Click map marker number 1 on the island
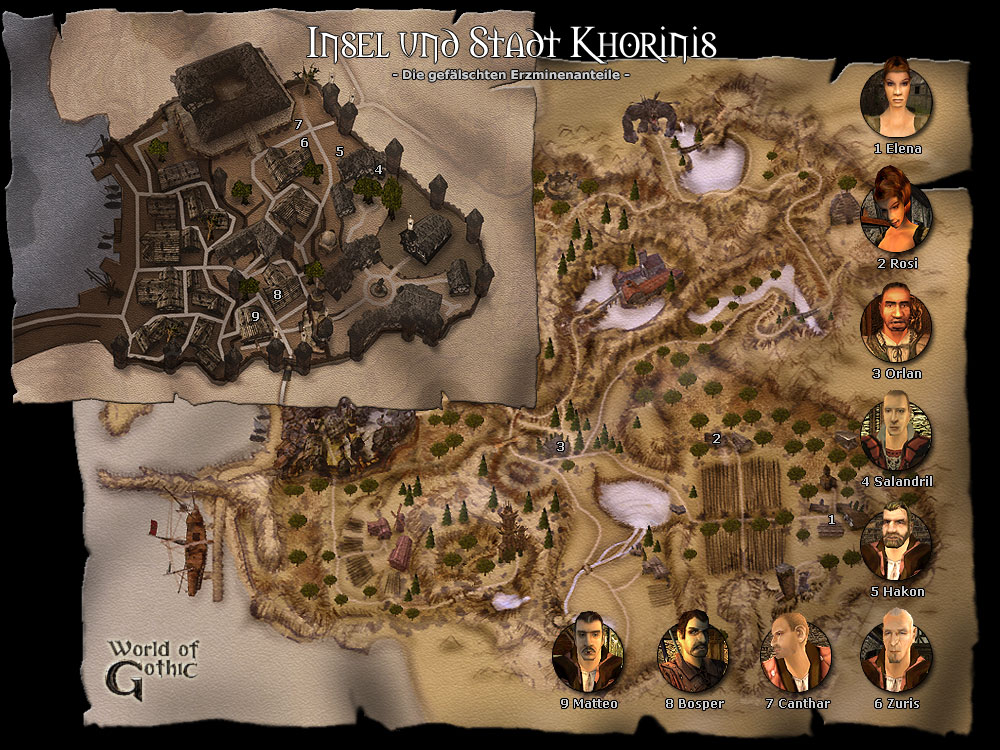1000x750 pixels. point(831,519)
